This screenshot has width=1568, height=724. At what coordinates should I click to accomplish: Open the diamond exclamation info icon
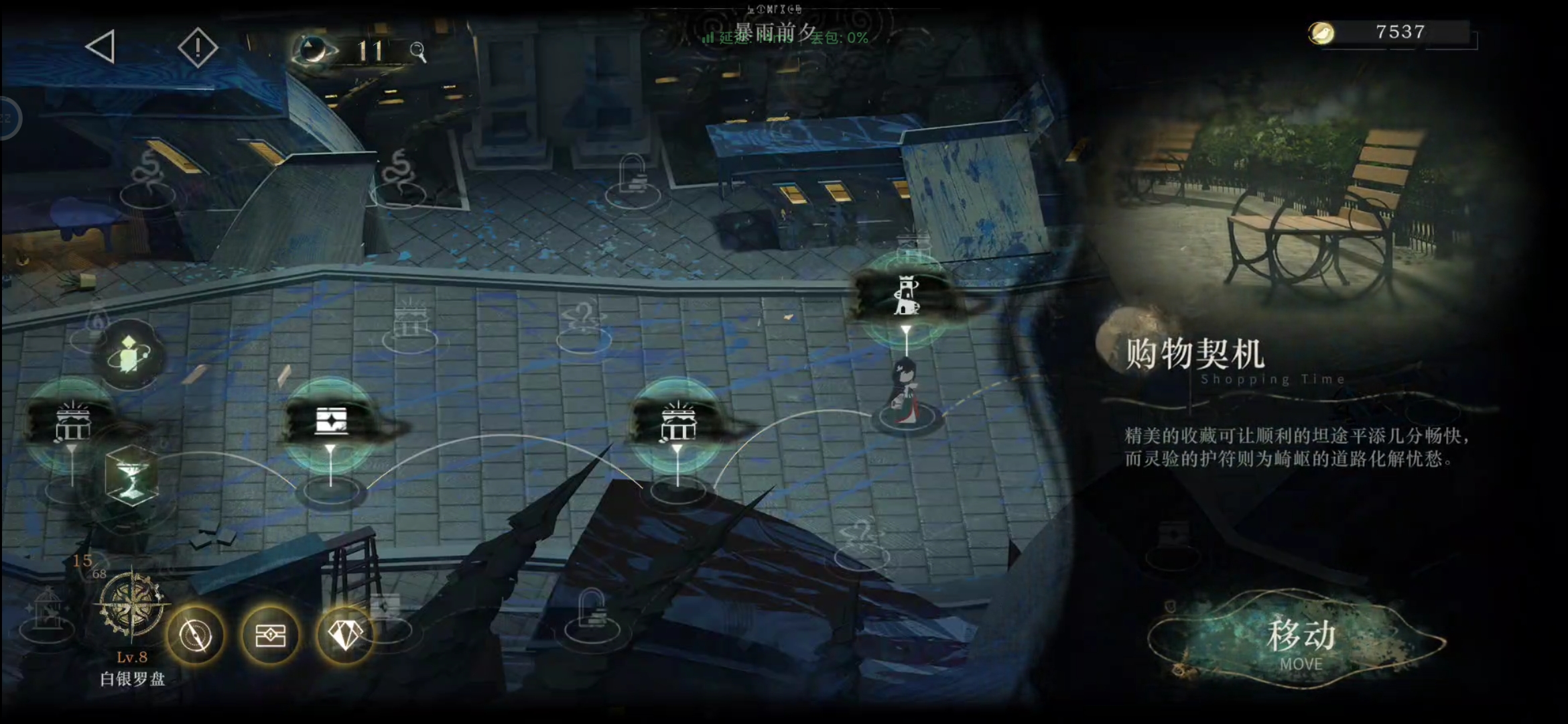click(x=198, y=48)
